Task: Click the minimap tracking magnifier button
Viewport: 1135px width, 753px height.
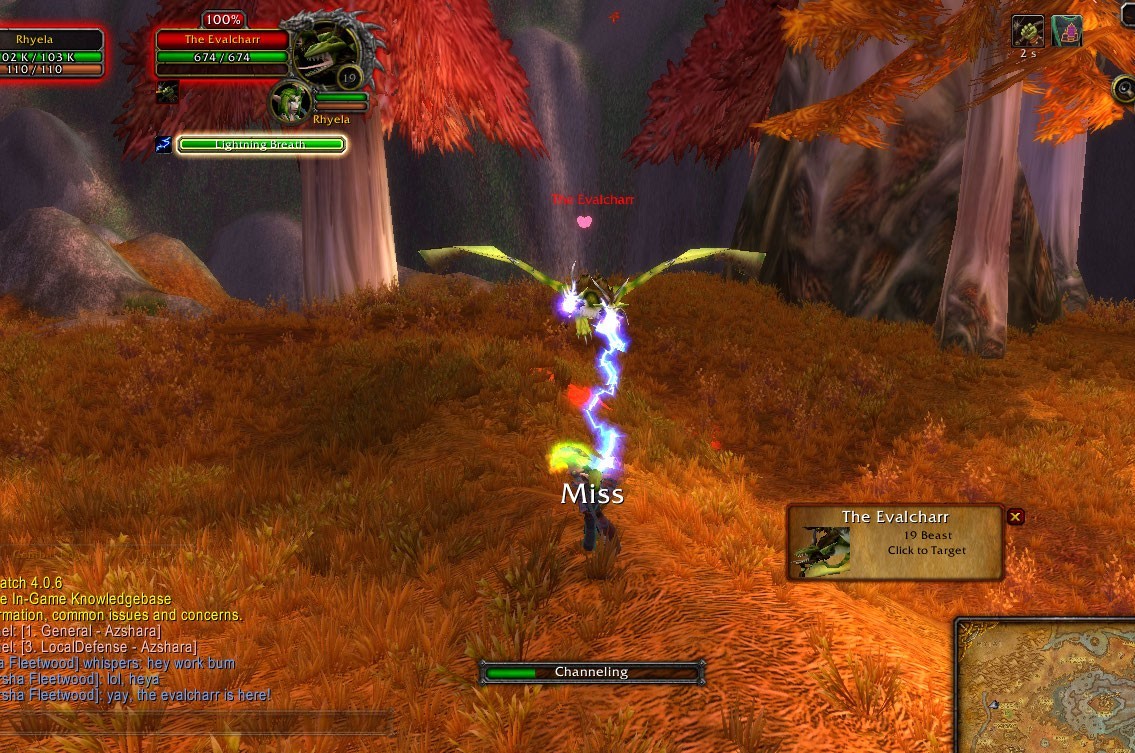Action: point(1123,89)
